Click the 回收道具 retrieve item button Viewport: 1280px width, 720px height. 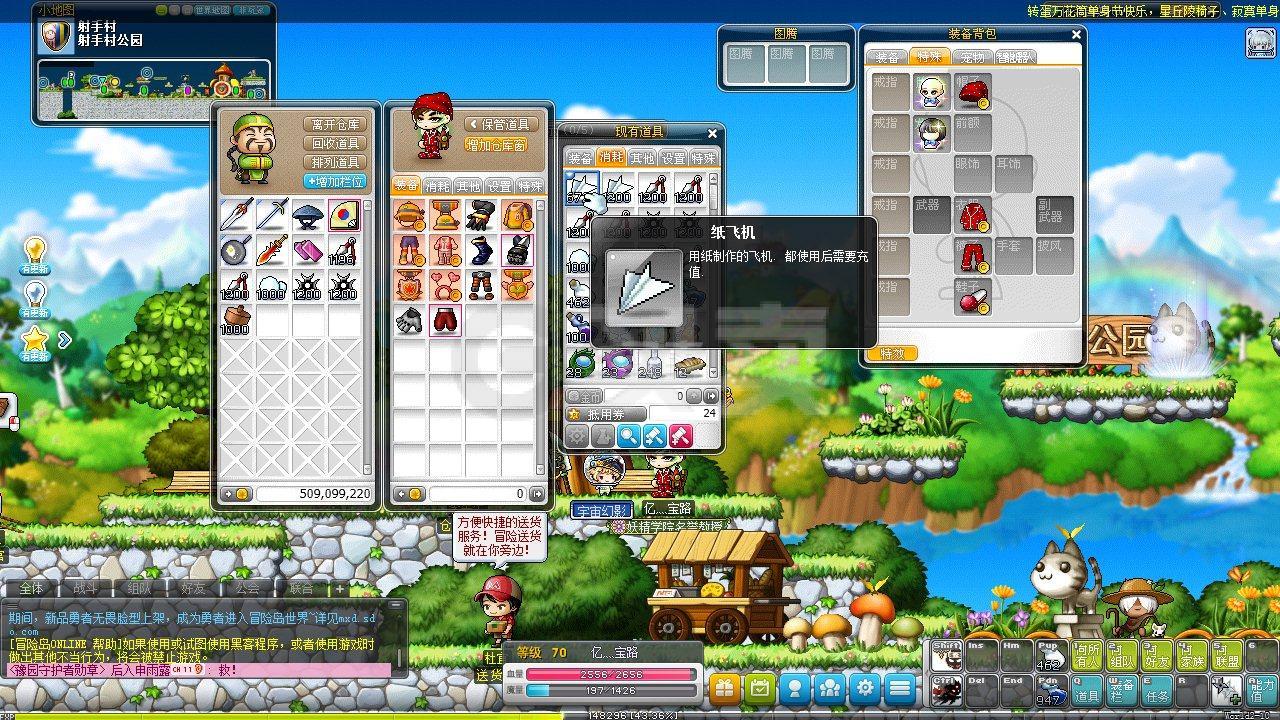[x=335, y=143]
